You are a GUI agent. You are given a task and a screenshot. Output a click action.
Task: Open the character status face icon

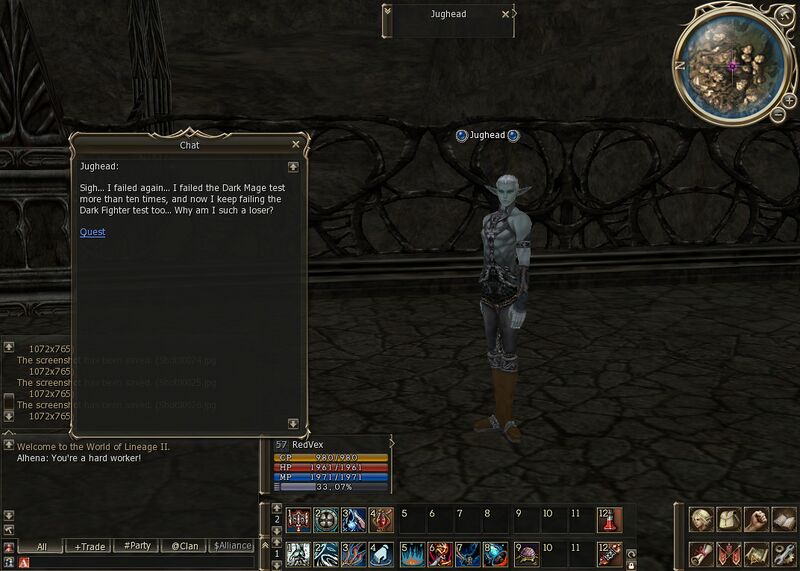701,520
